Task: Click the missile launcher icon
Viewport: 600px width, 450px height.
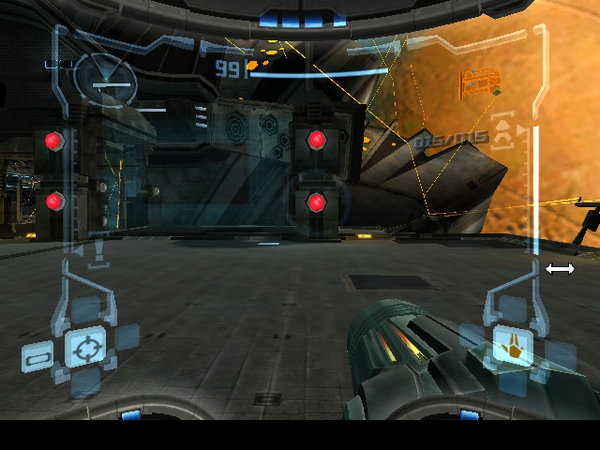Action: click(x=503, y=132)
